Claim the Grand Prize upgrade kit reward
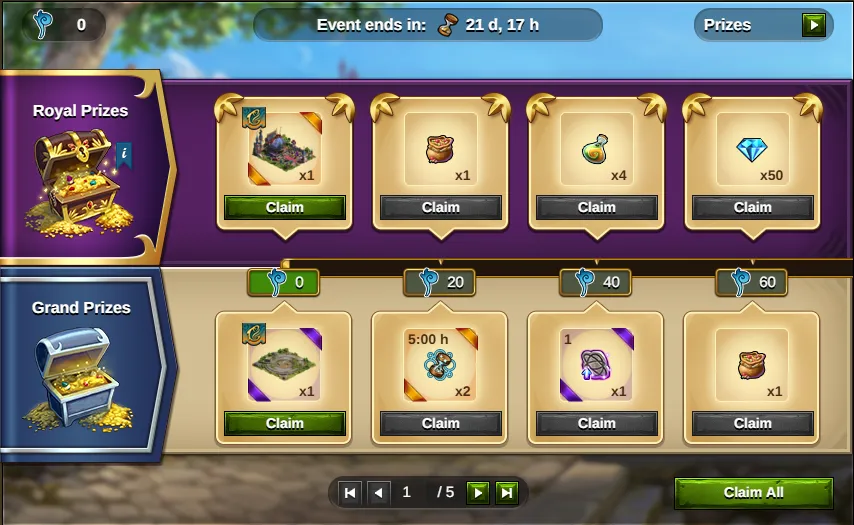The width and height of the screenshot is (854, 525). (596, 423)
